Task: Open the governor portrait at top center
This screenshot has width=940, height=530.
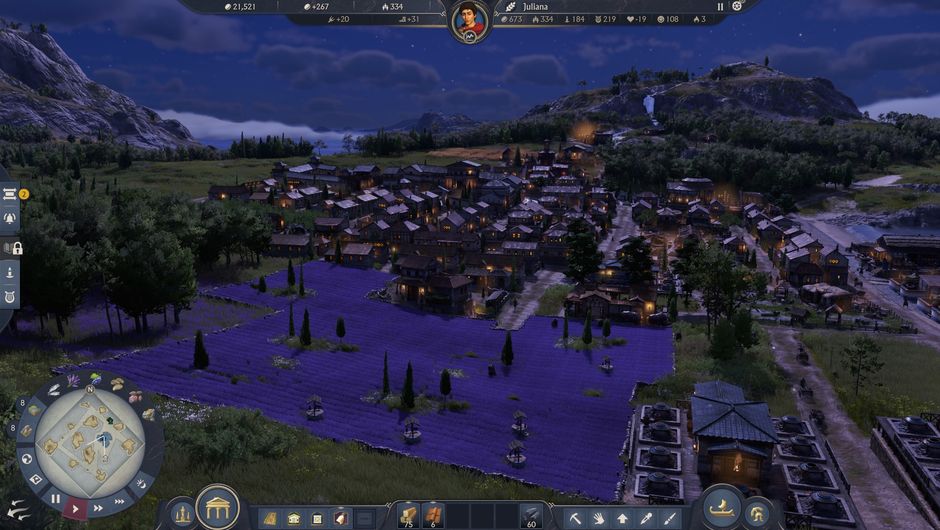Action: (x=469, y=21)
